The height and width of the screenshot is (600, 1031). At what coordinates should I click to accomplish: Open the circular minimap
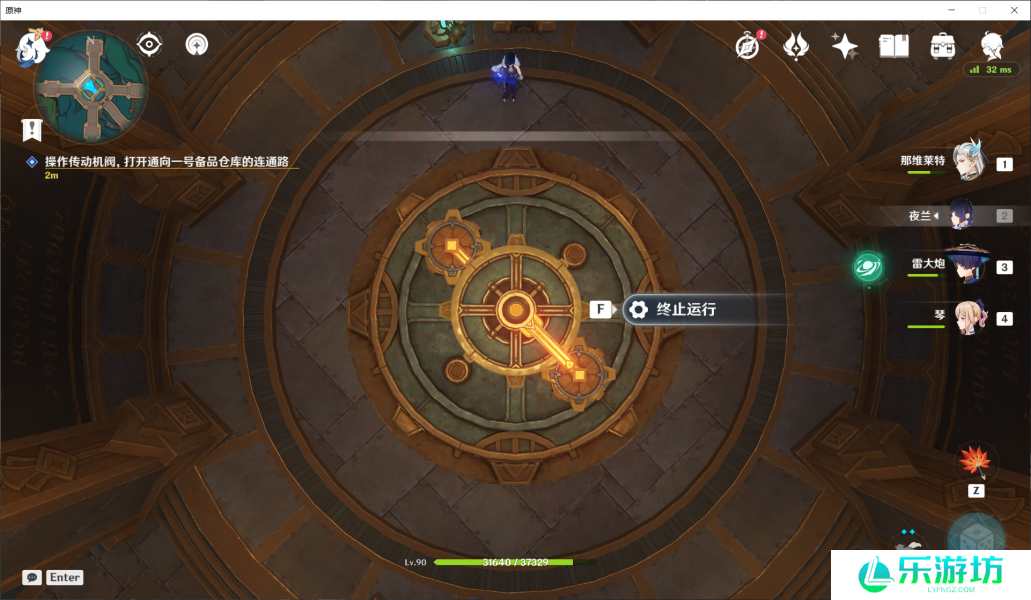pos(91,88)
